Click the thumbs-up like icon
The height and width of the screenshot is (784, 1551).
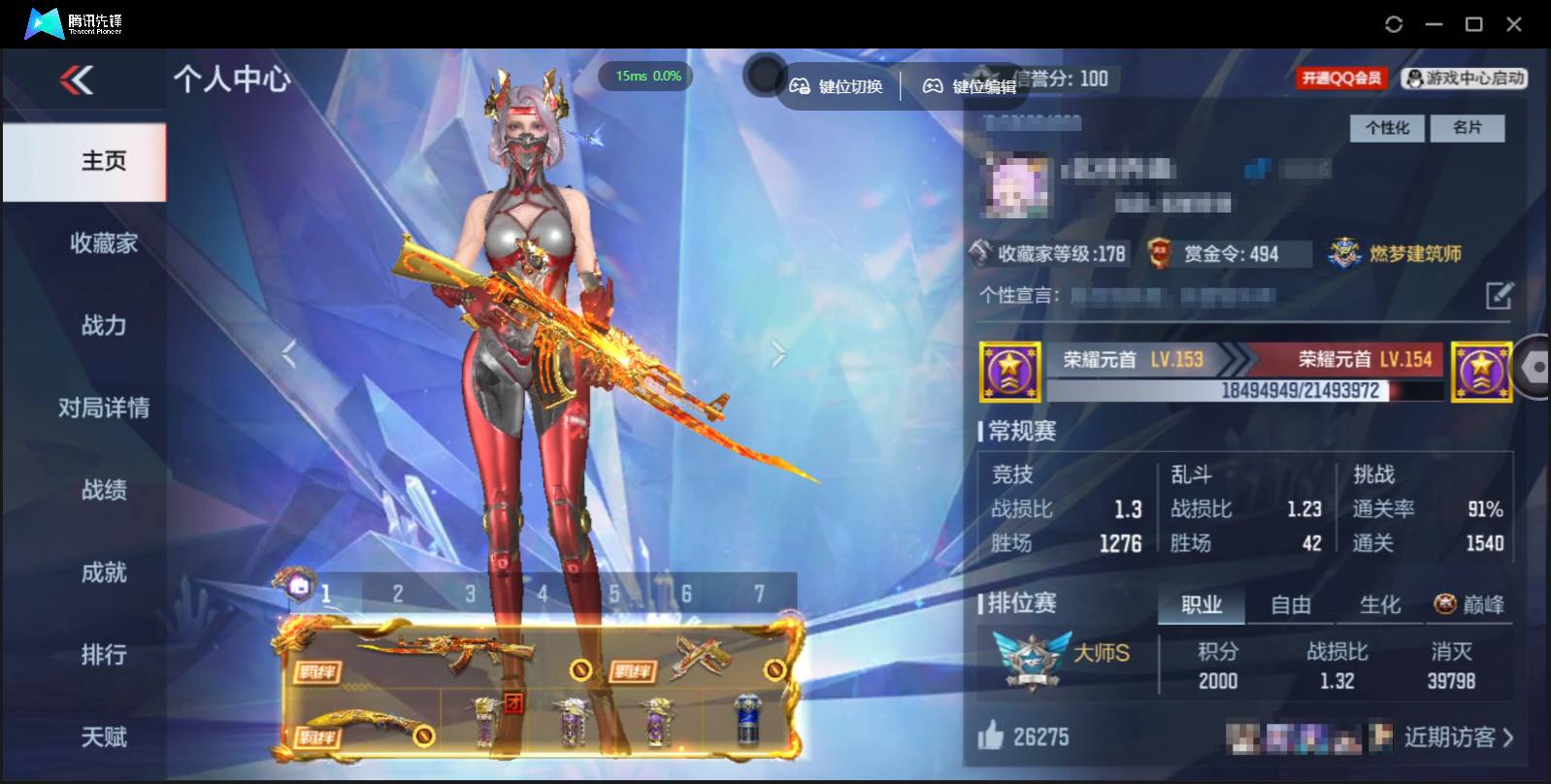click(990, 737)
